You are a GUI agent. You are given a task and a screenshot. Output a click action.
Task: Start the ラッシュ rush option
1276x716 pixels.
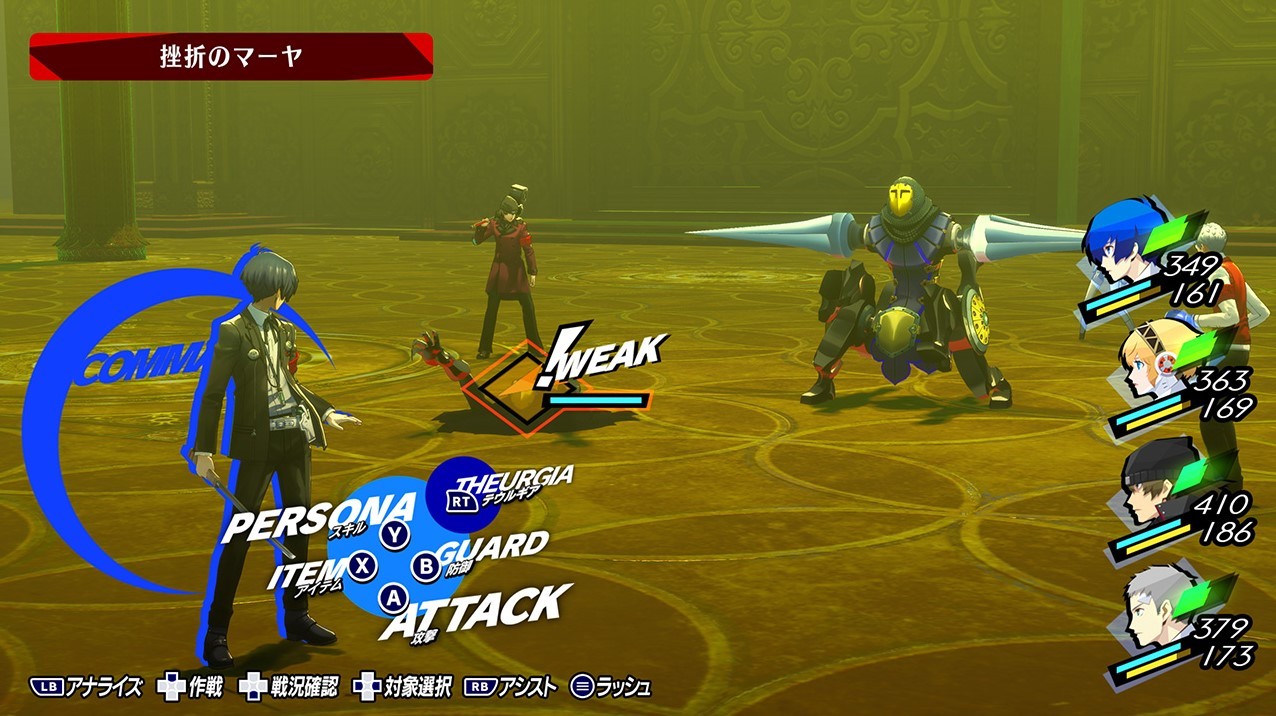point(611,687)
